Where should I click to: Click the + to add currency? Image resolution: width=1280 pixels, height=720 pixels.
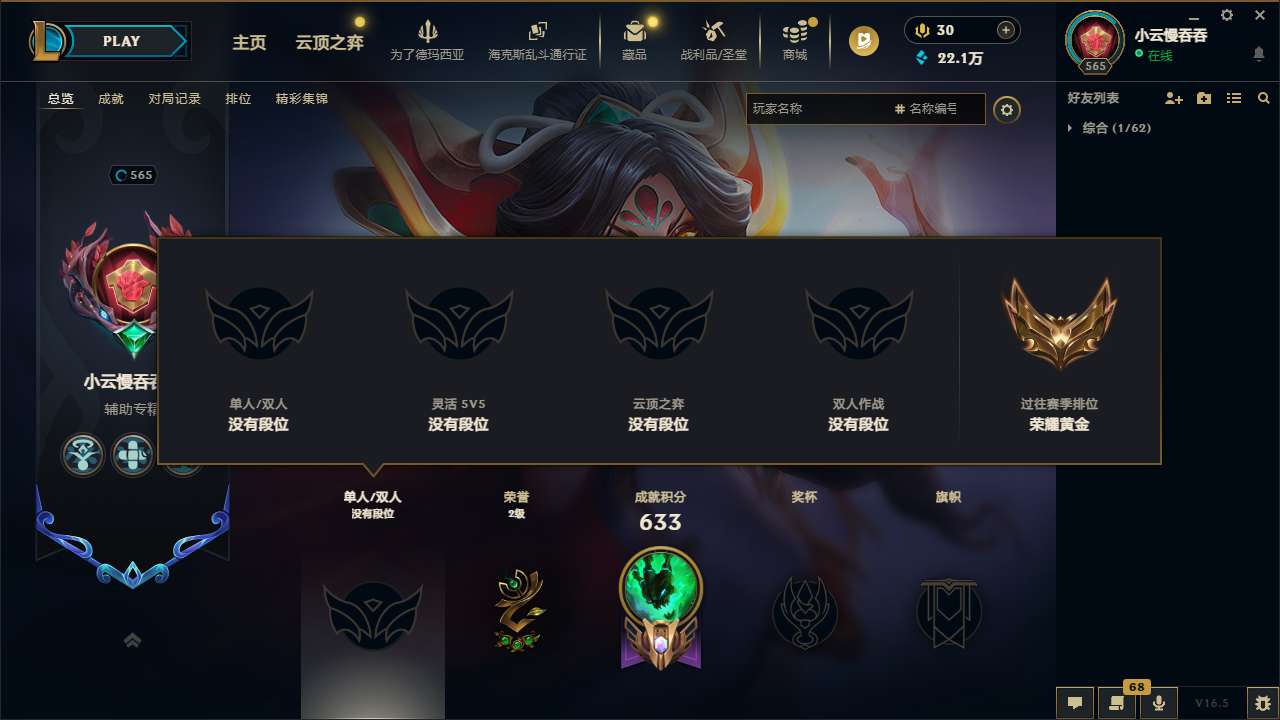point(1004,29)
